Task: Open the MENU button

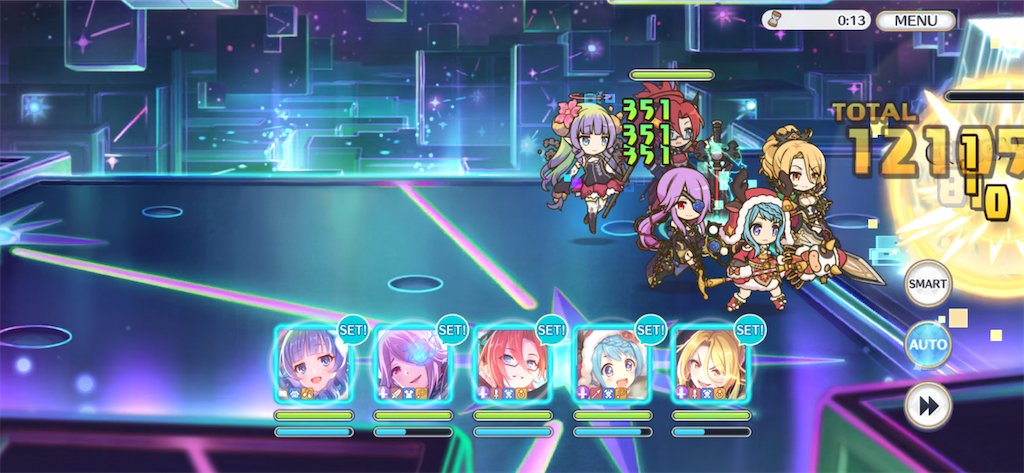Action: (x=915, y=20)
